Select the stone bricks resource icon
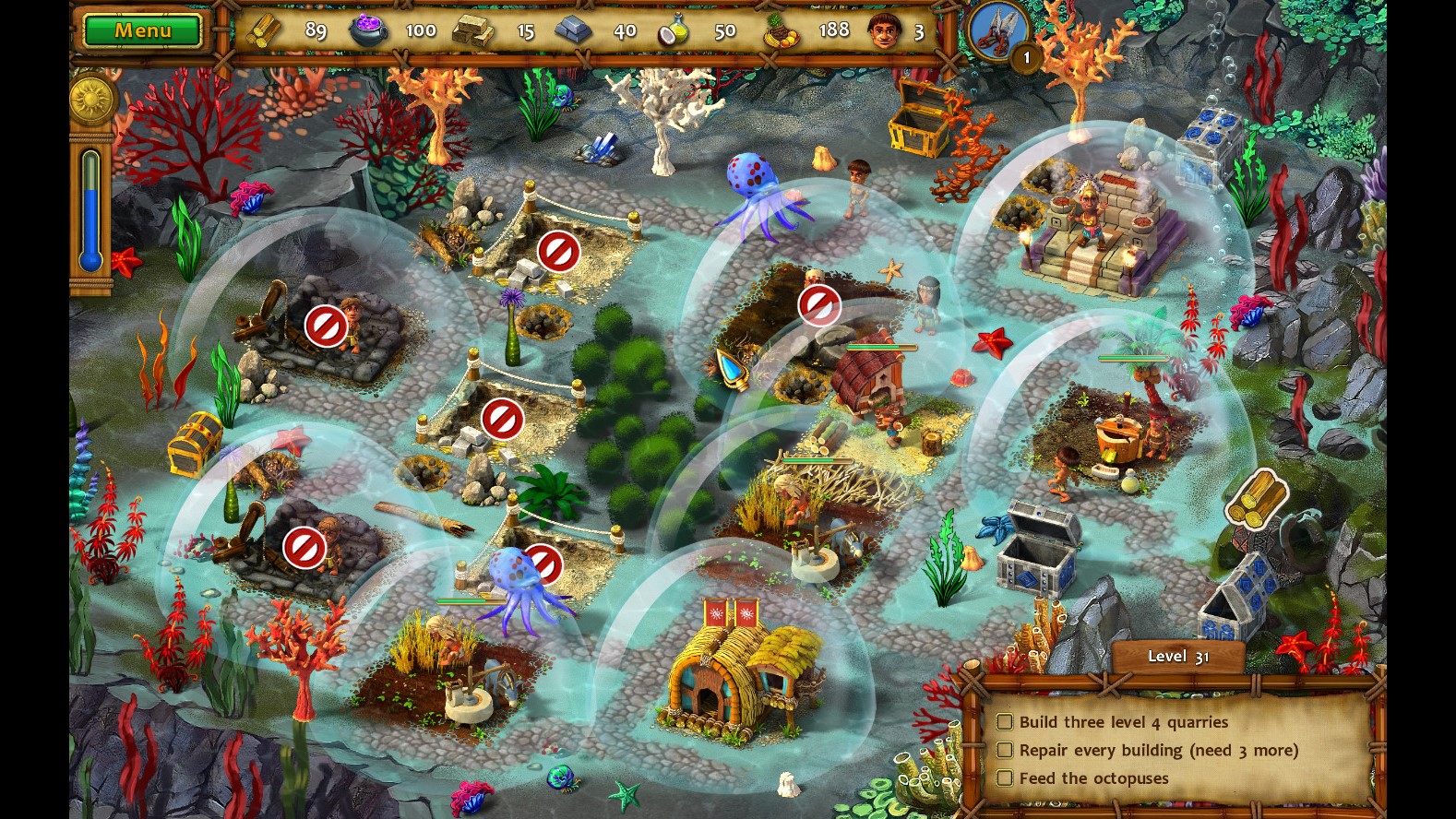1456x819 pixels. 471,30
